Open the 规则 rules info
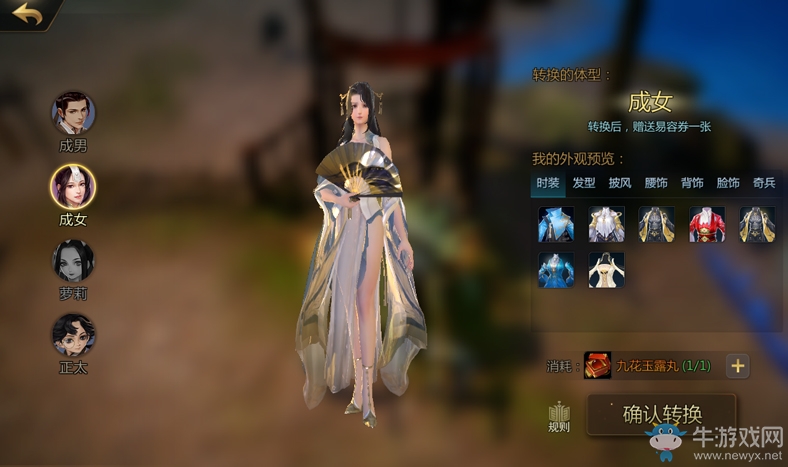 tap(559, 417)
